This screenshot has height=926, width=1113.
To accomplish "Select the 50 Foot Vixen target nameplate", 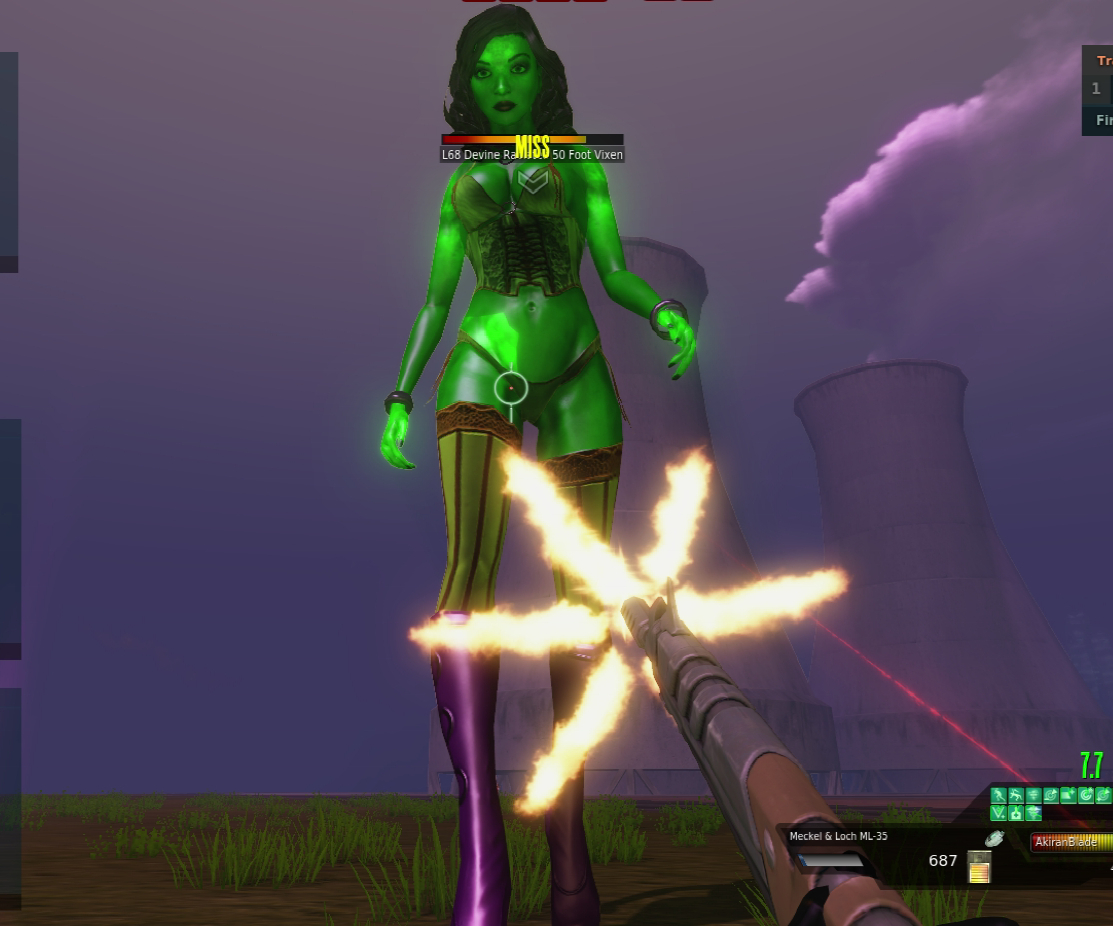I will pos(532,155).
